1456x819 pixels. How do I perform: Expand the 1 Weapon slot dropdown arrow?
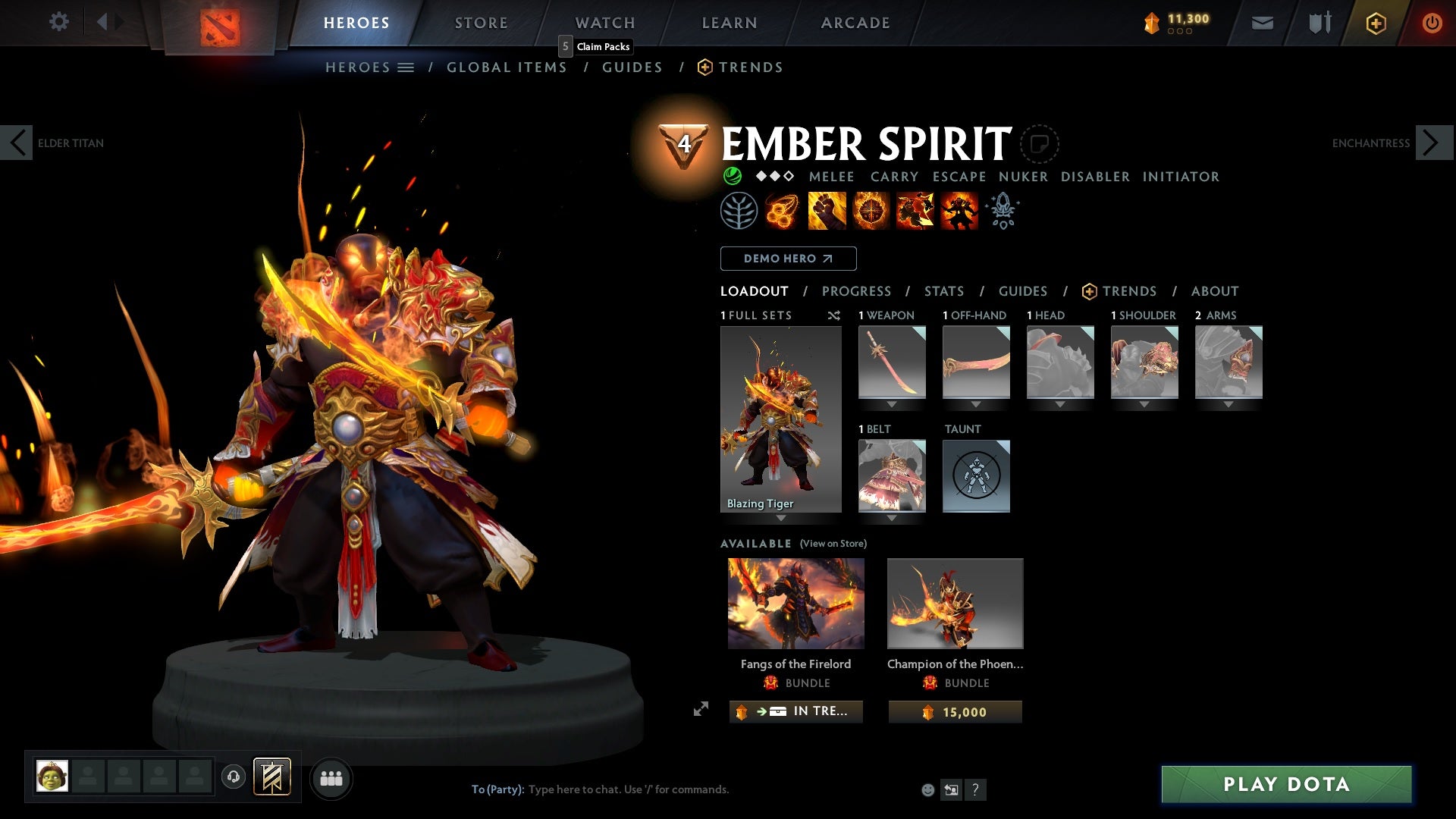[x=891, y=404]
